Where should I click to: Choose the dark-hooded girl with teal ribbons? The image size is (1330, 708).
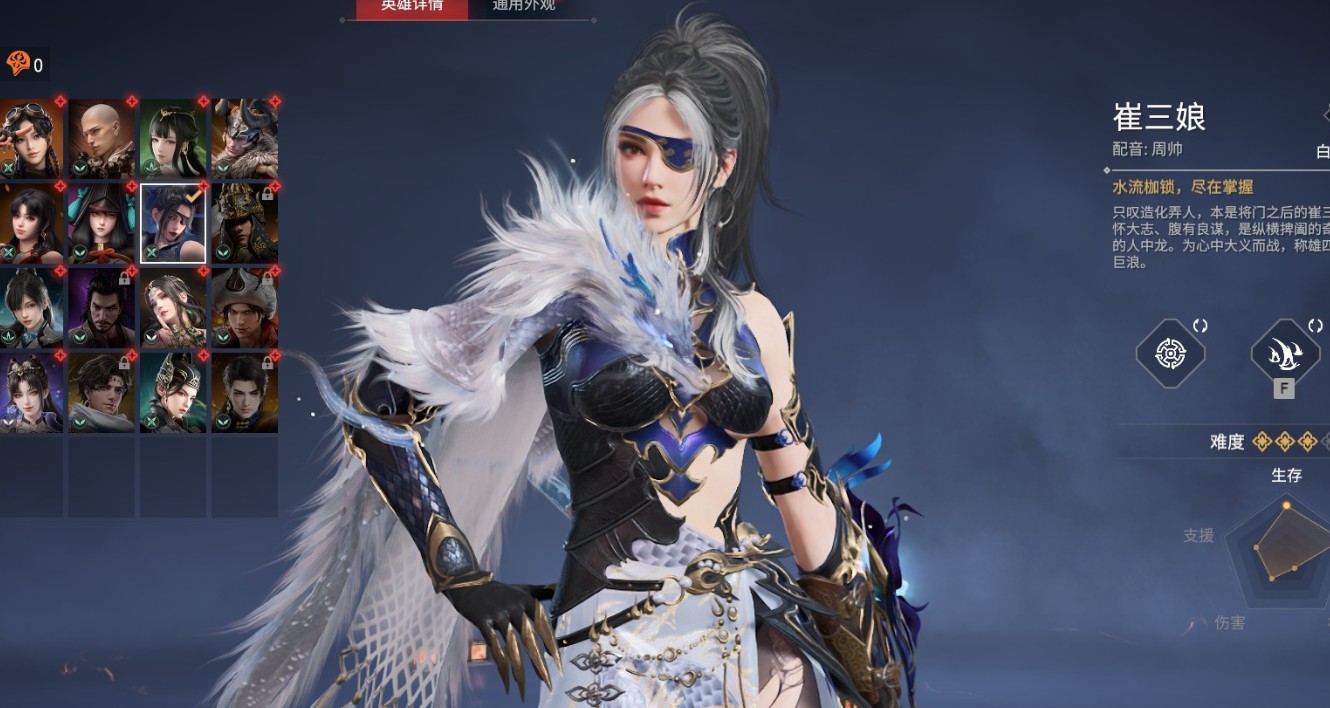click(102, 222)
